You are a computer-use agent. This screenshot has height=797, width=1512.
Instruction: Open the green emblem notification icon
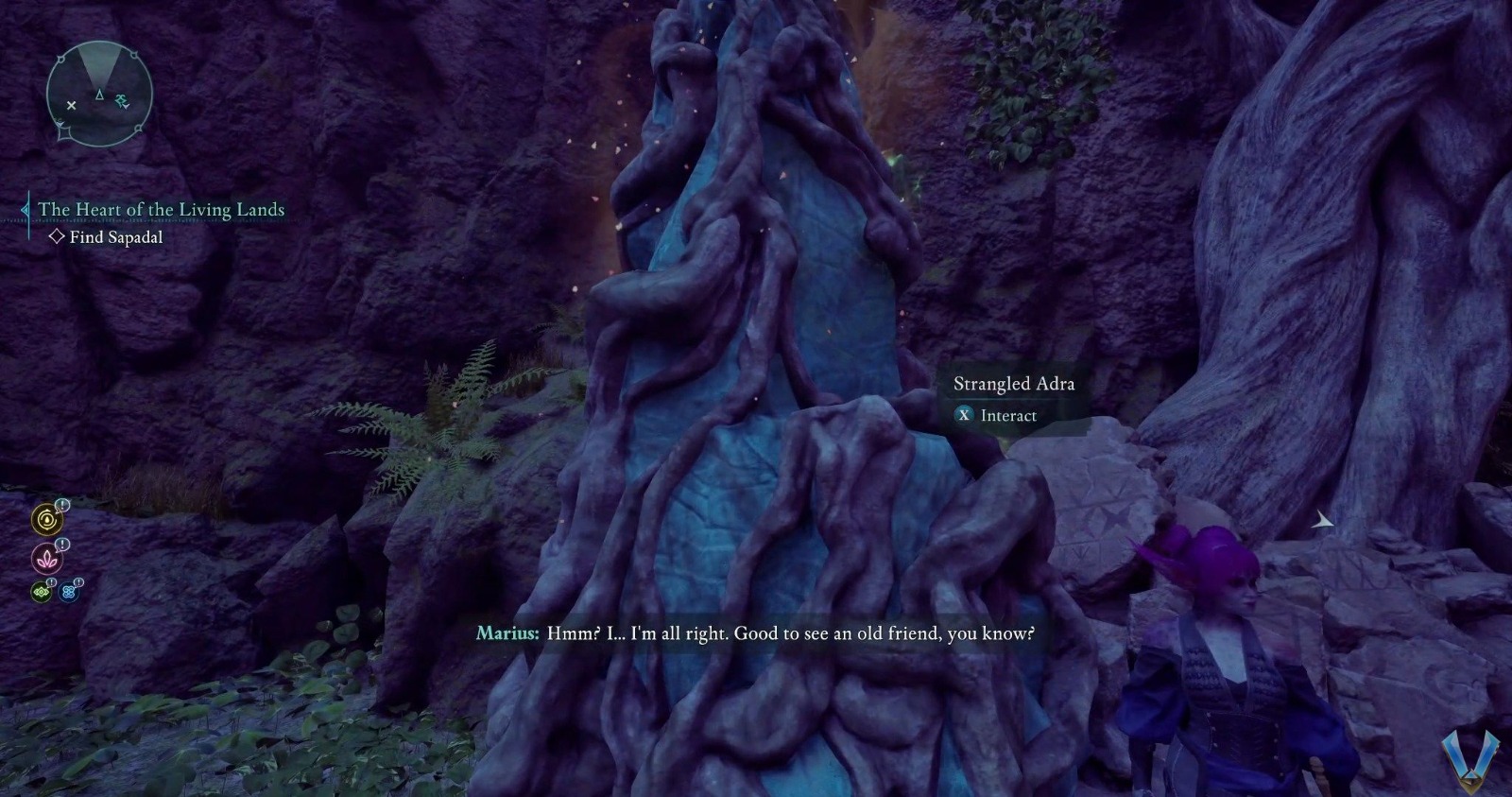click(x=43, y=592)
